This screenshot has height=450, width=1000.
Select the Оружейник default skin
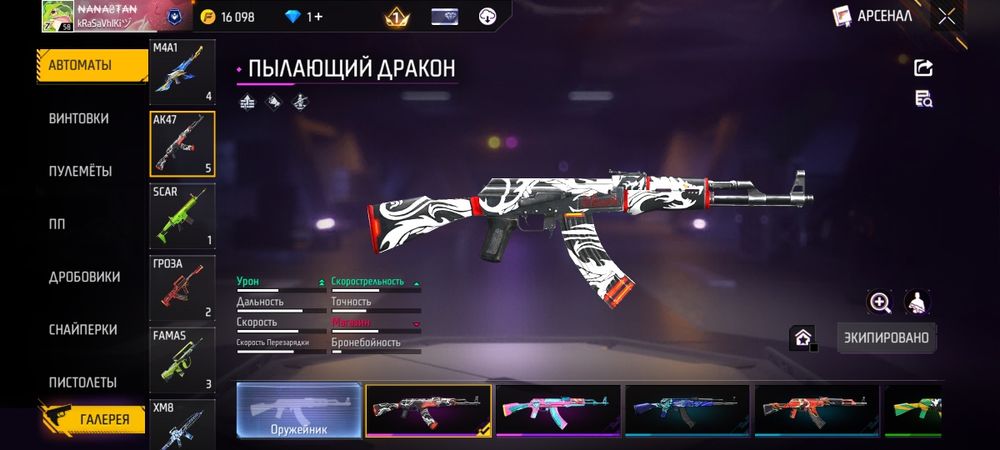(x=299, y=410)
